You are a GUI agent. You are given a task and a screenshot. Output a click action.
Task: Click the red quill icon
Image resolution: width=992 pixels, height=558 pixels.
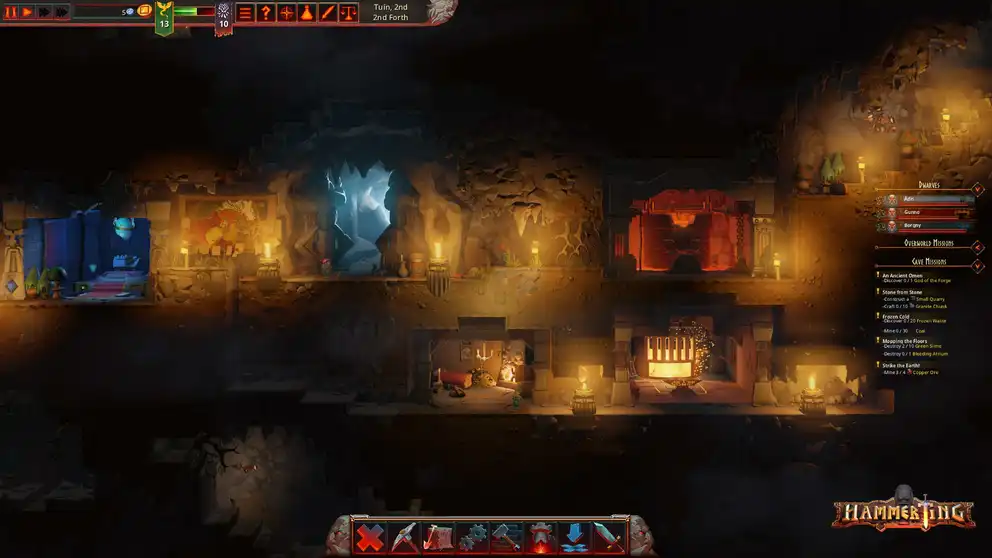tap(327, 13)
